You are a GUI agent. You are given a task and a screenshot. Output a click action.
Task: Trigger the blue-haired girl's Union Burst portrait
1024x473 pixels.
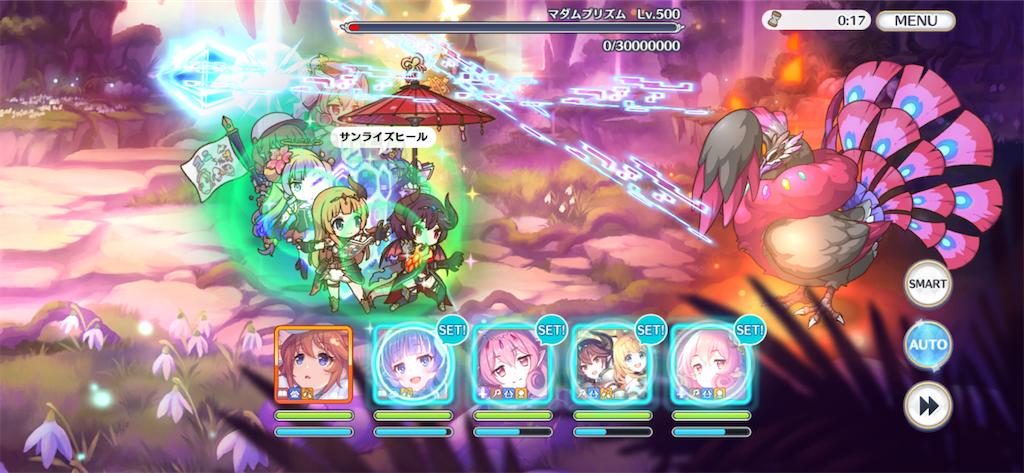412,364
